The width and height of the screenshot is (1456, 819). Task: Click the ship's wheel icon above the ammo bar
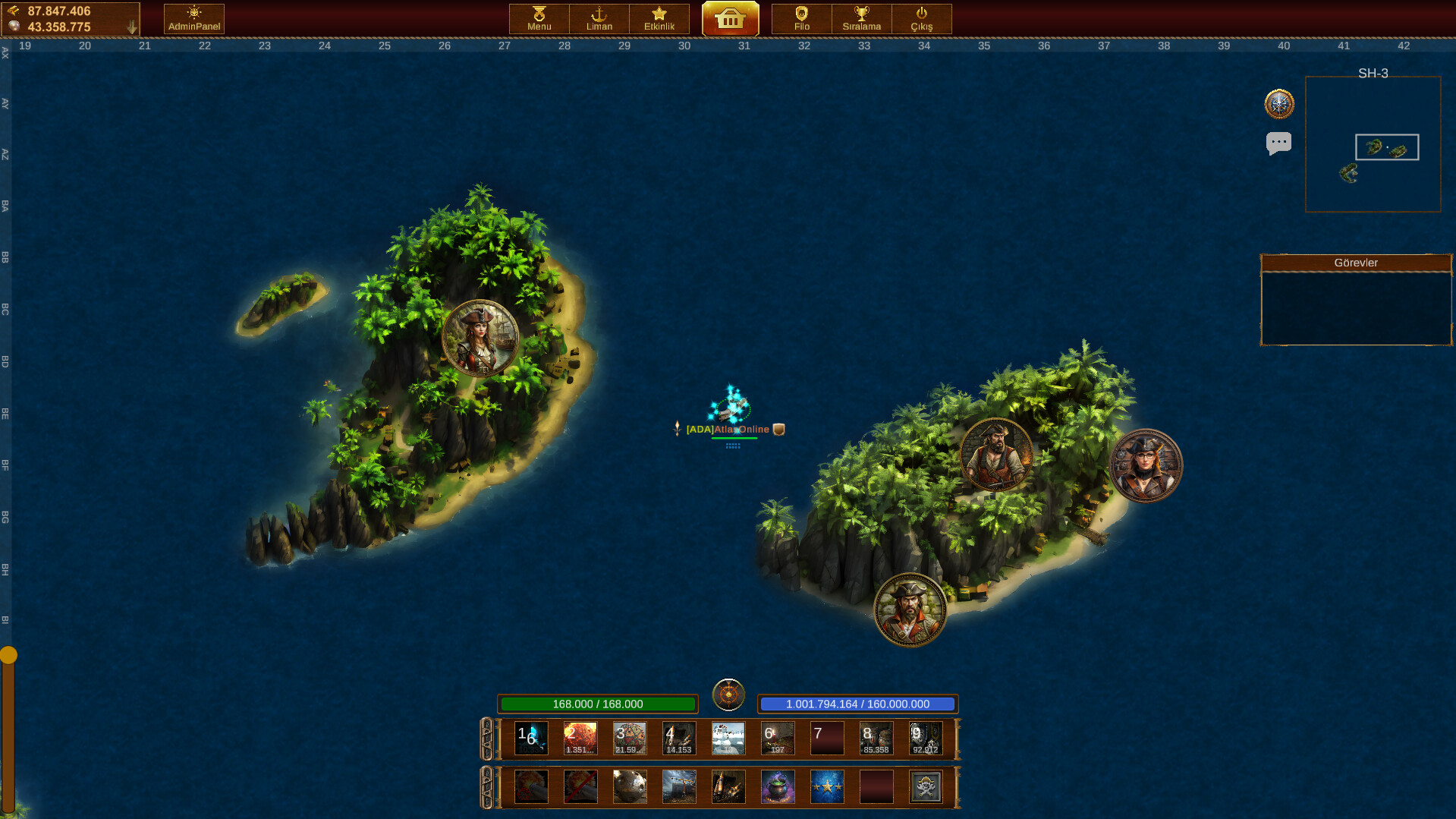point(728,695)
